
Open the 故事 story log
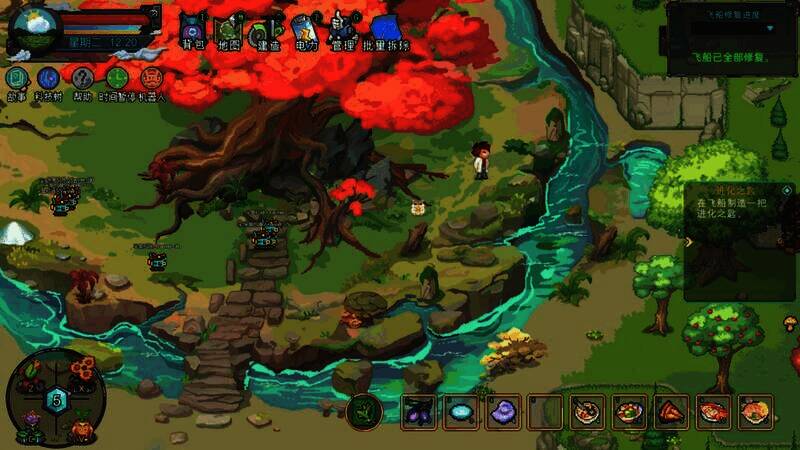[x=17, y=79]
